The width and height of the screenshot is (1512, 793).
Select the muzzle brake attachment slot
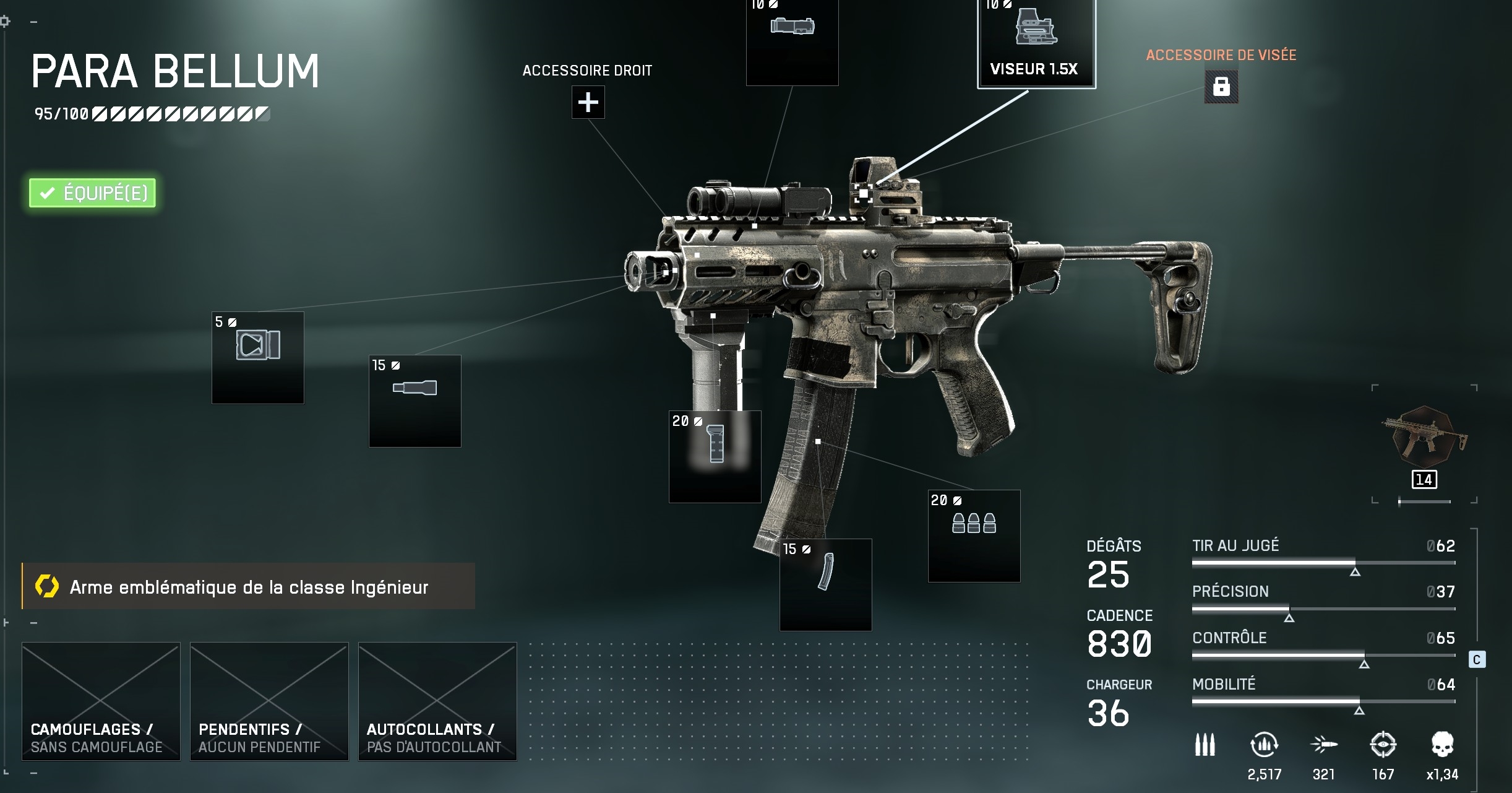pos(258,357)
